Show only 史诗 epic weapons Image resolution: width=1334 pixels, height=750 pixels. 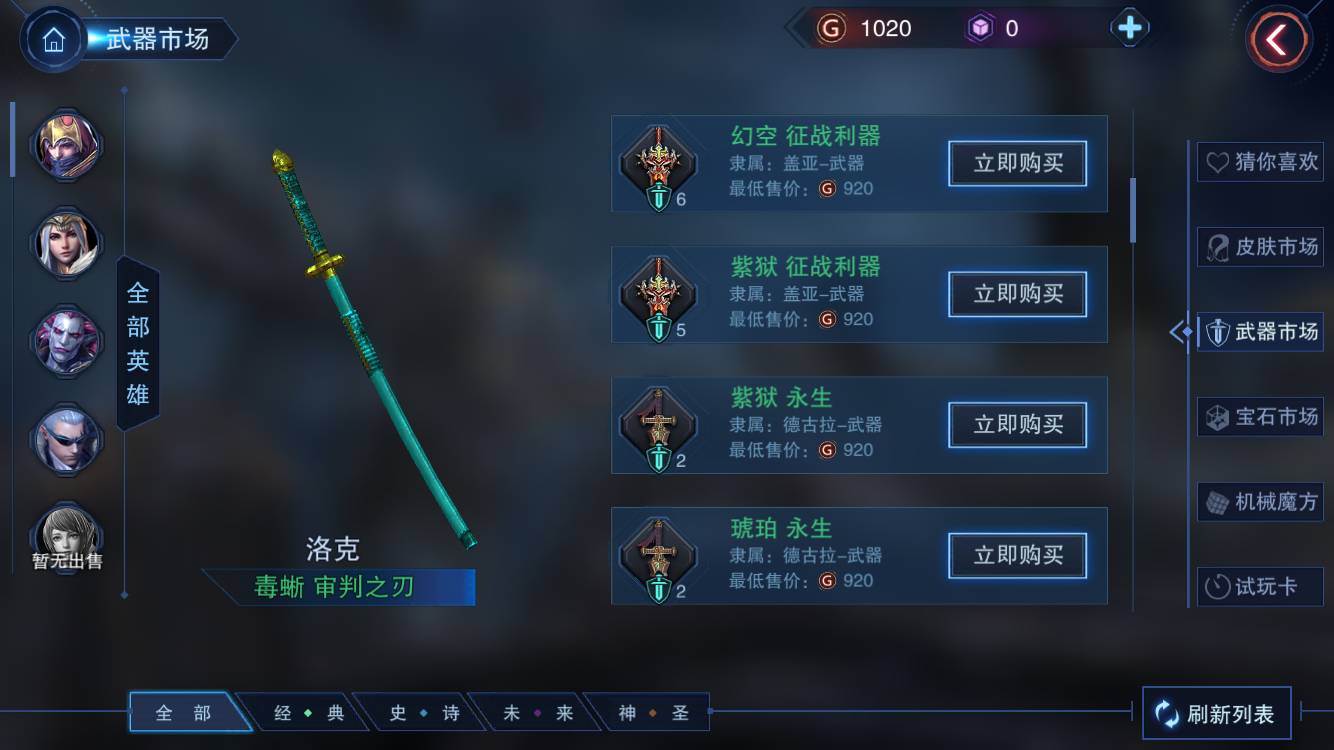click(424, 713)
